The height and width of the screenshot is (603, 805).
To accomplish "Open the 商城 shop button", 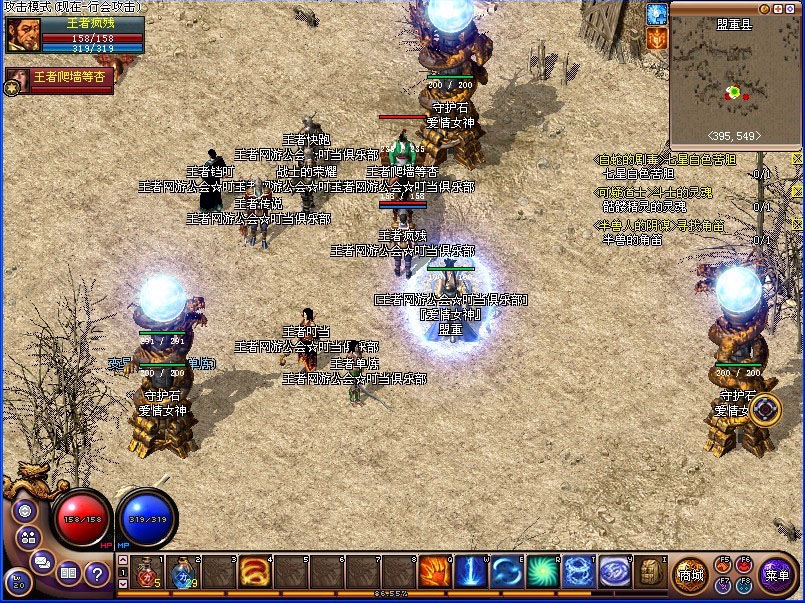I will click(x=690, y=574).
